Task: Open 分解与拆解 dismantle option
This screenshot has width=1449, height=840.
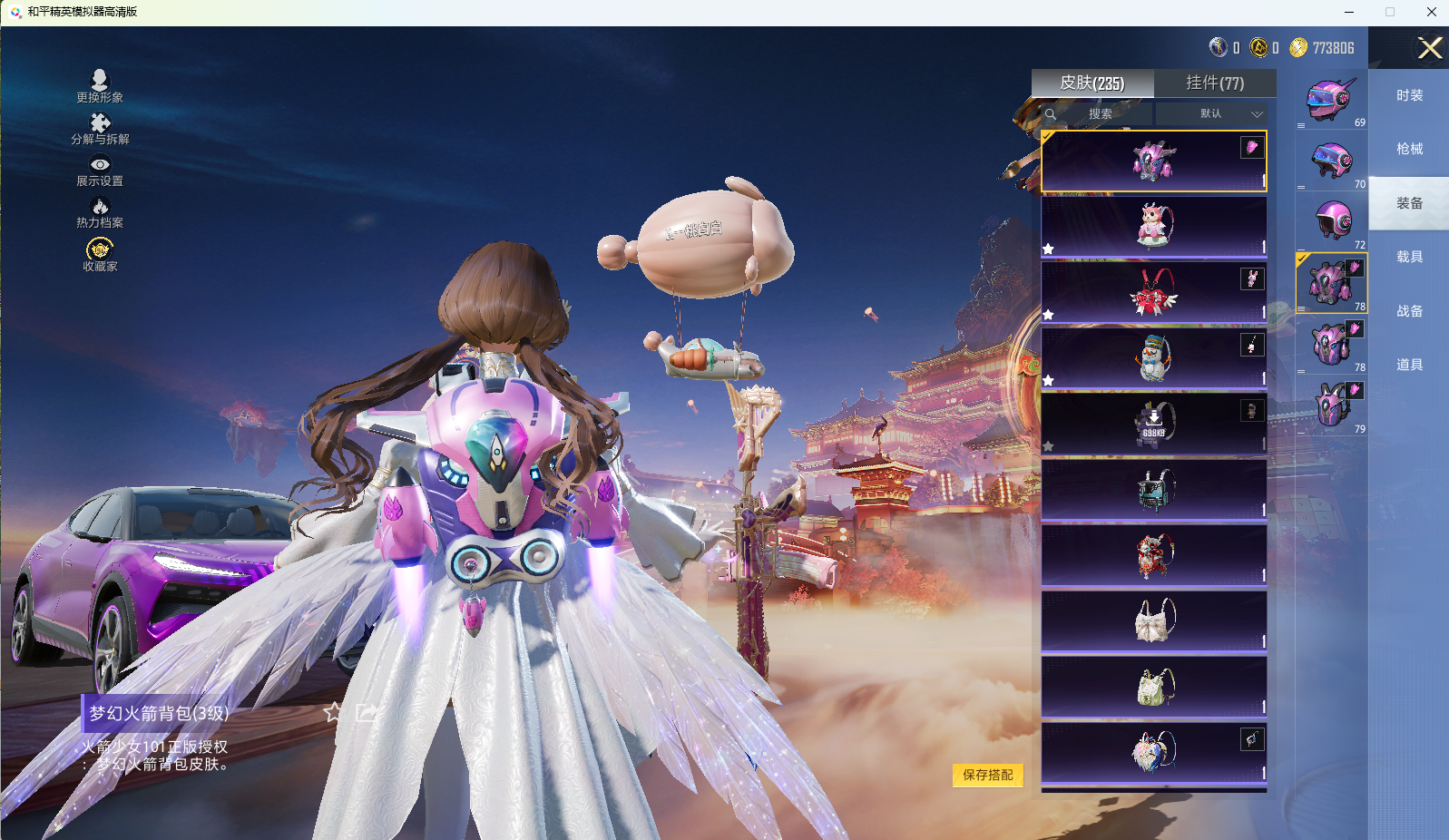Action: (x=100, y=129)
